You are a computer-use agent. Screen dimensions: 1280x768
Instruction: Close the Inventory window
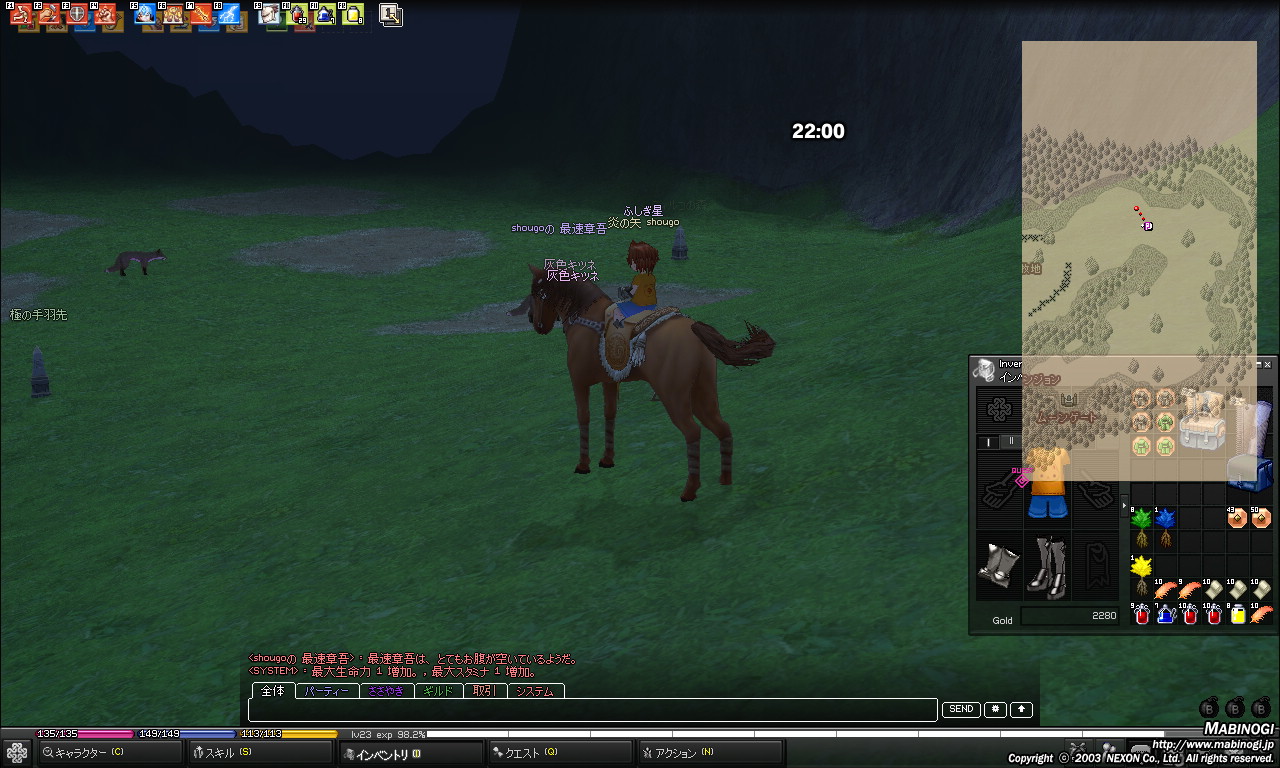coord(1268,365)
